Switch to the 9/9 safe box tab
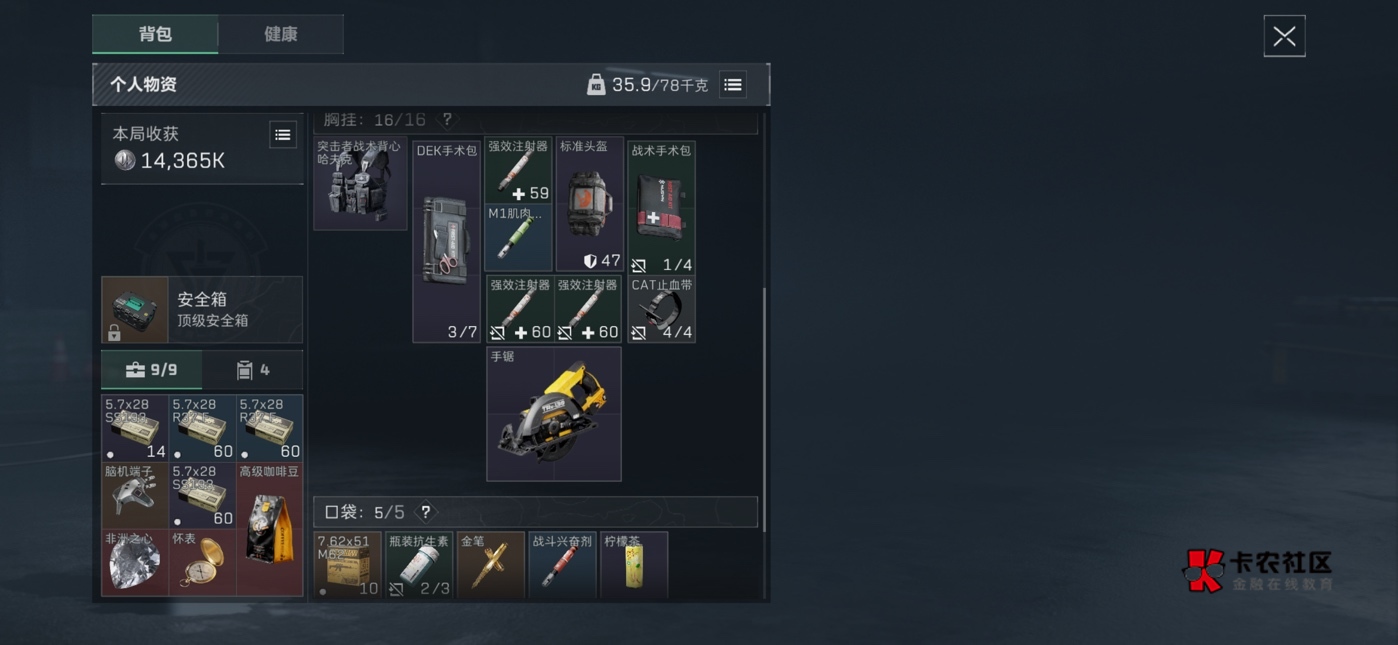The image size is (1398, 645). tap(152, 370)
